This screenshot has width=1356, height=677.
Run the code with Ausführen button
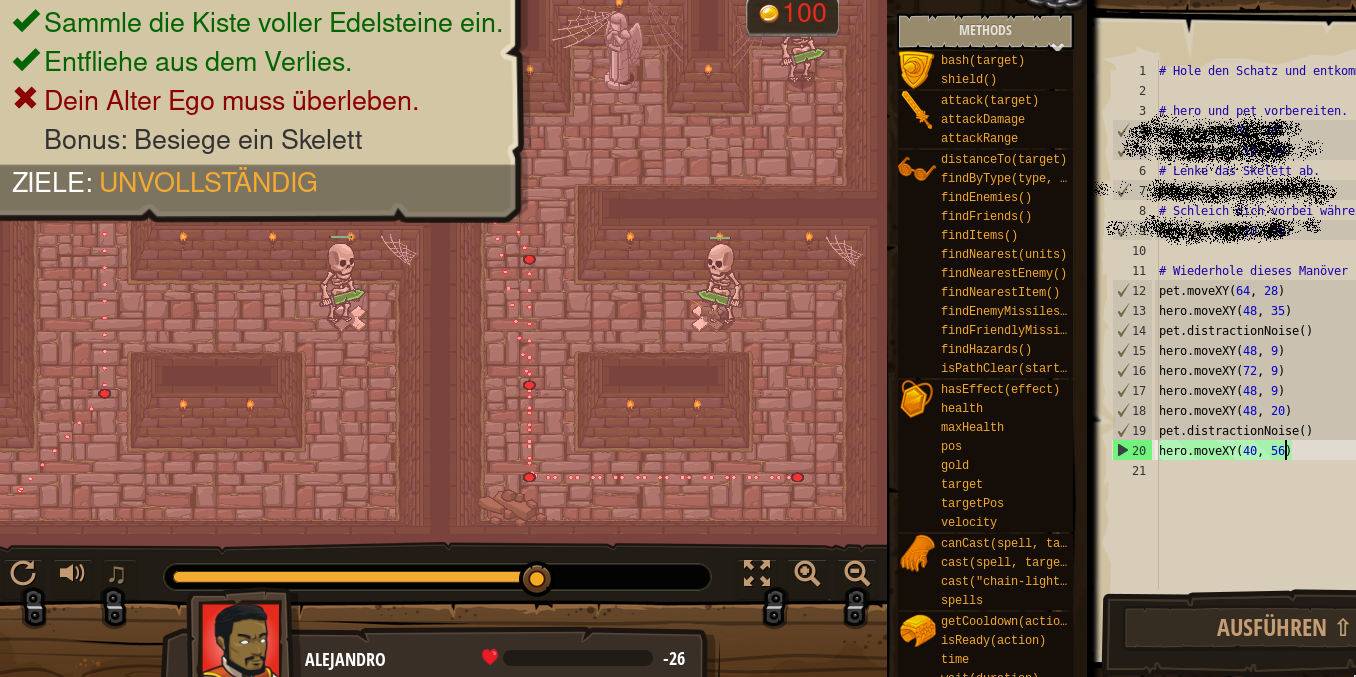[1240, 628]
